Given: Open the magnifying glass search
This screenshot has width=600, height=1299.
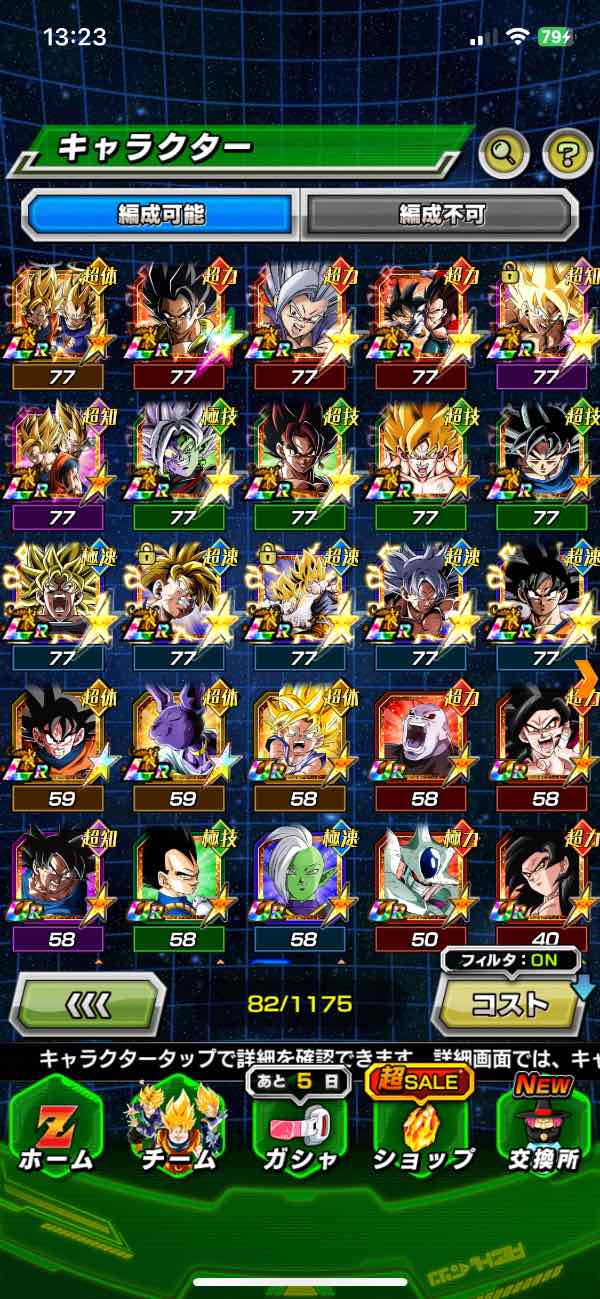Looking at the screenshot, I should tap(504, 153).
